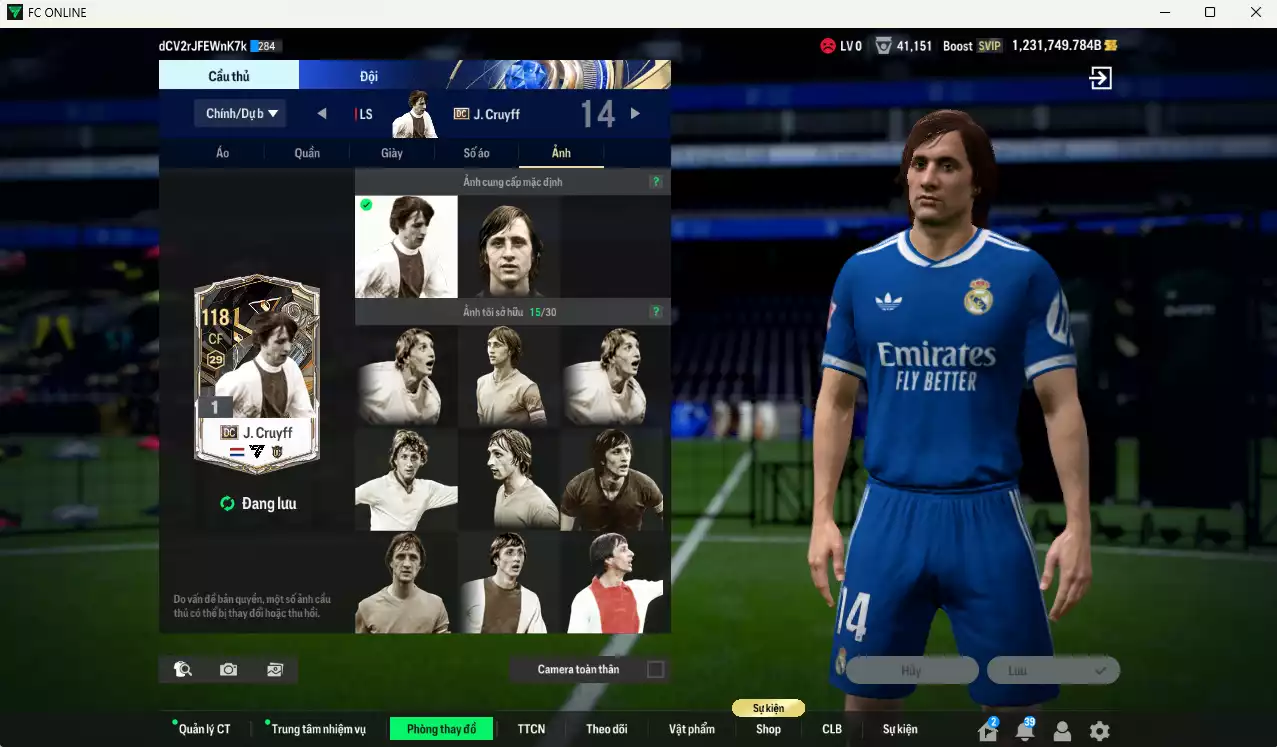Screen dimensions: 1277x747
Task: Open Quản lý CT menu
Action: point(204,729)
